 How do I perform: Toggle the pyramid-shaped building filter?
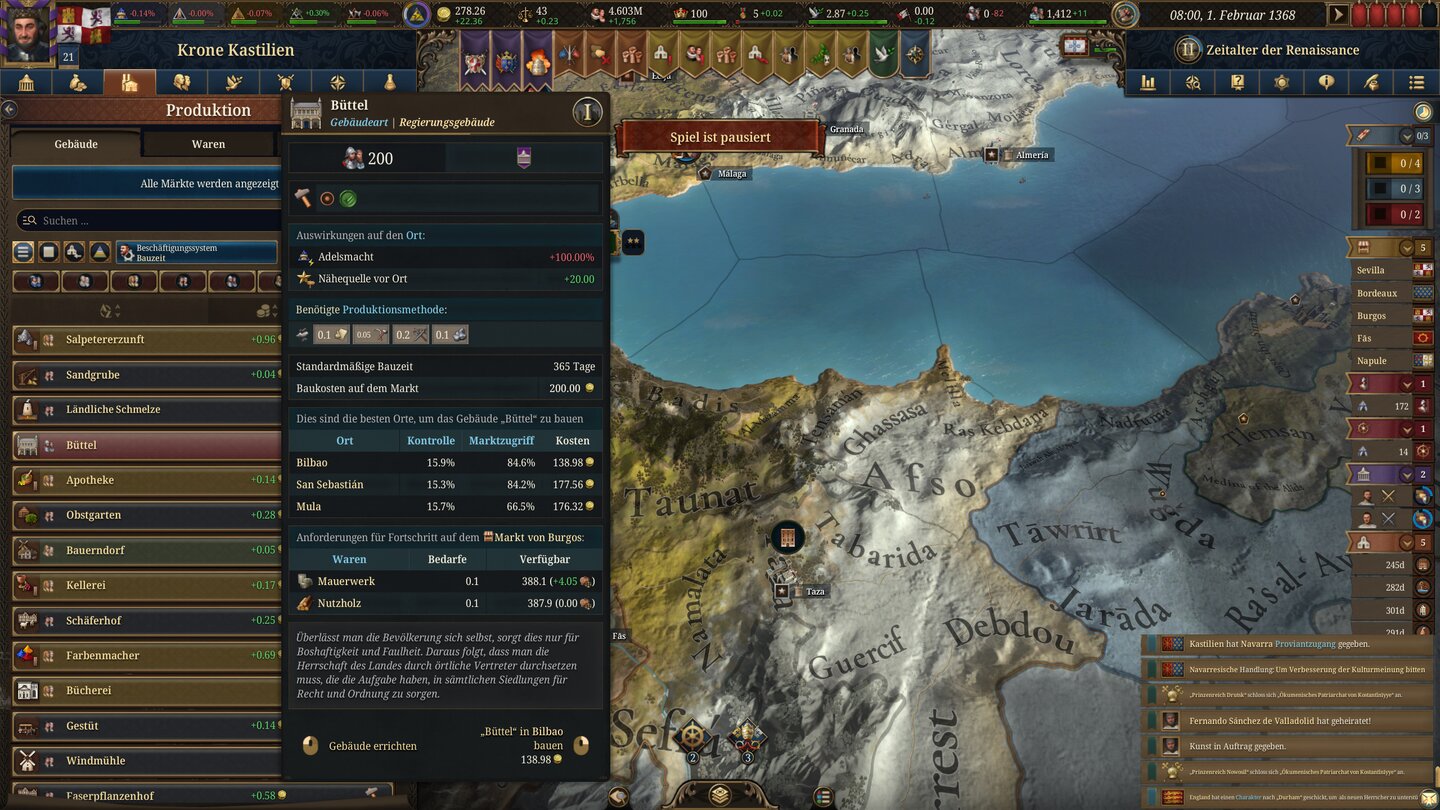pos(99,252)
